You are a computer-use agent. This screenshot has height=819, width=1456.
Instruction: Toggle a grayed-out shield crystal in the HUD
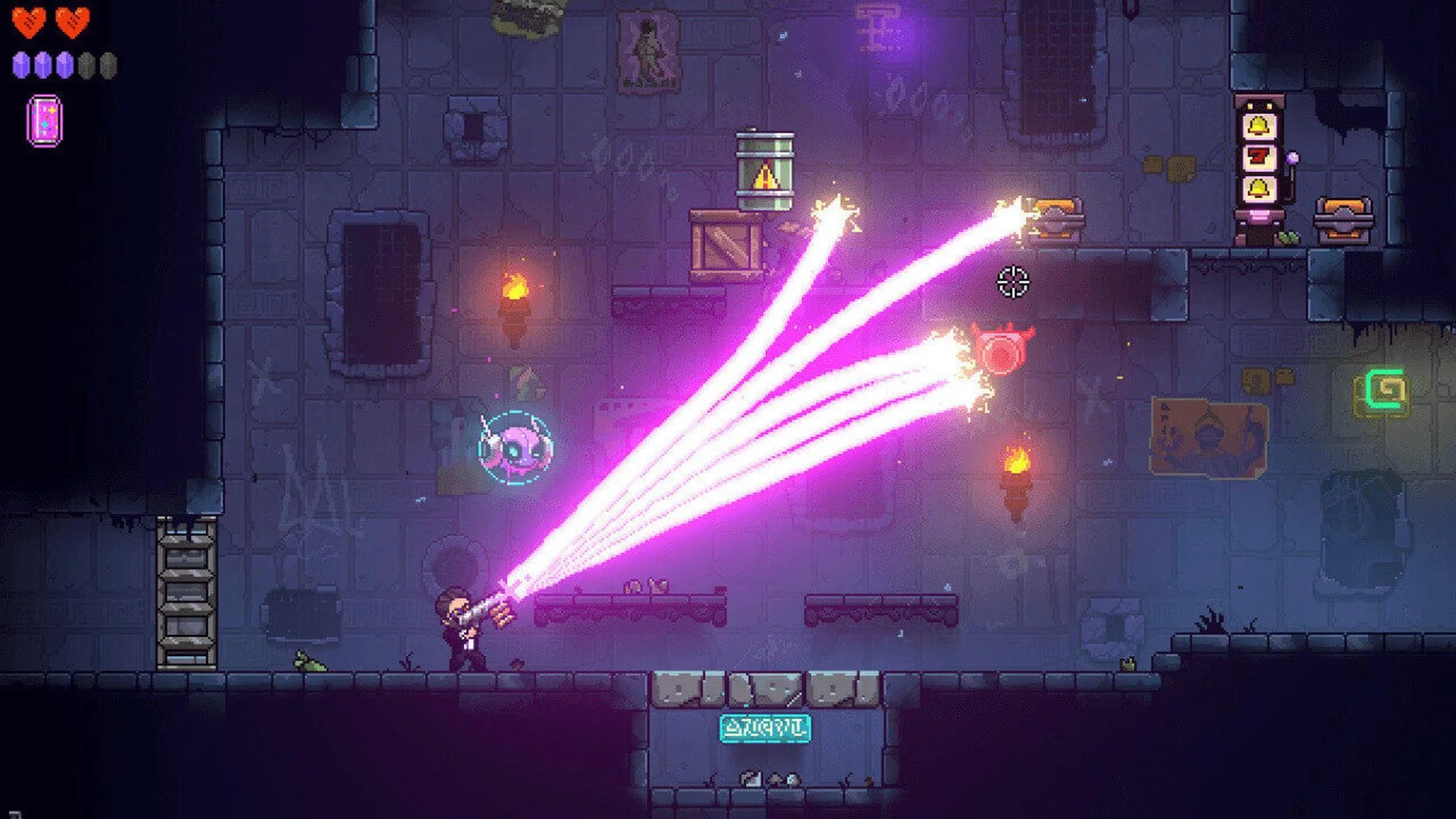tap(86, 64)
